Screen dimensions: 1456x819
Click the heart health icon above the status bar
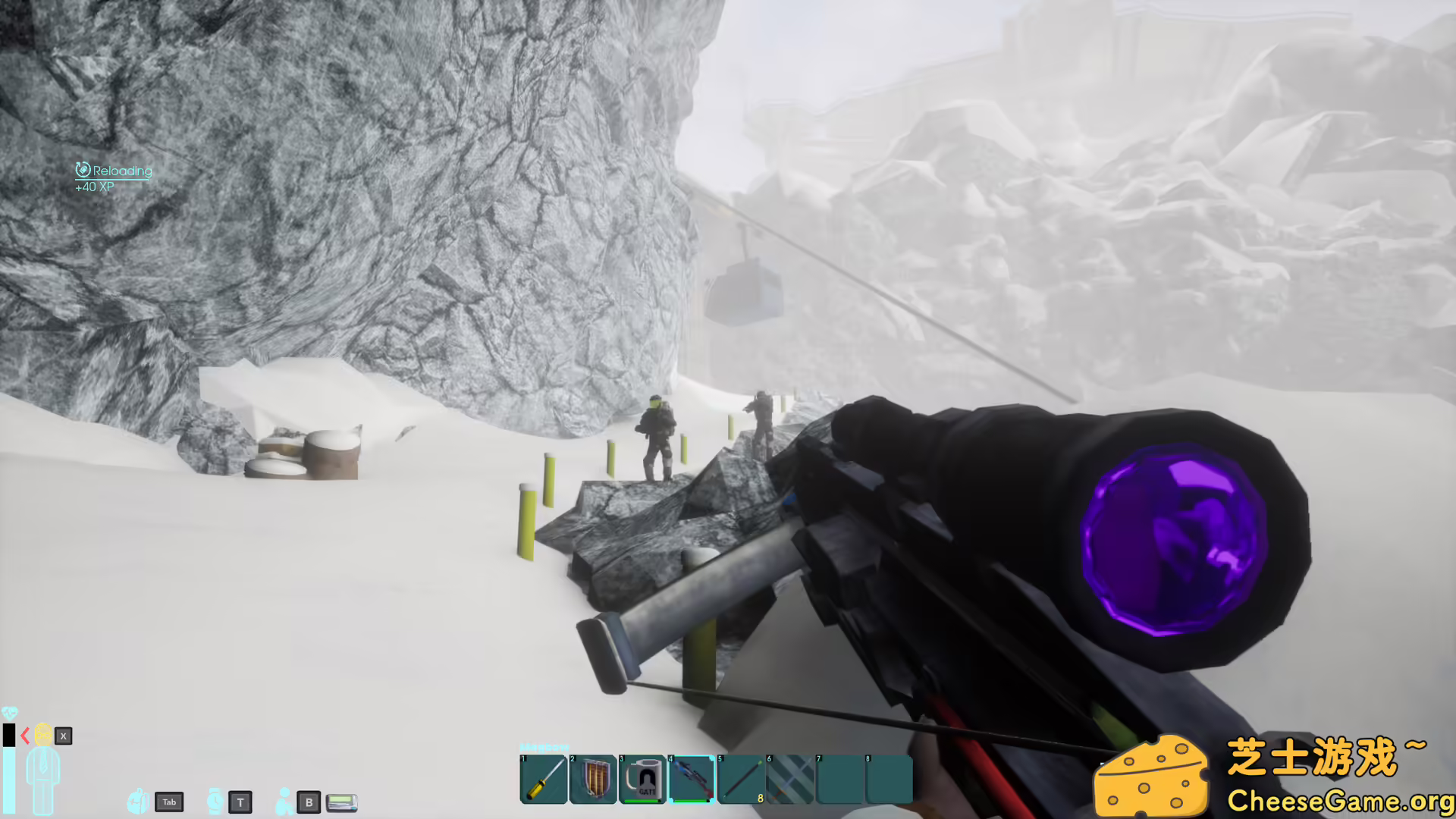(x=11, y=711)
